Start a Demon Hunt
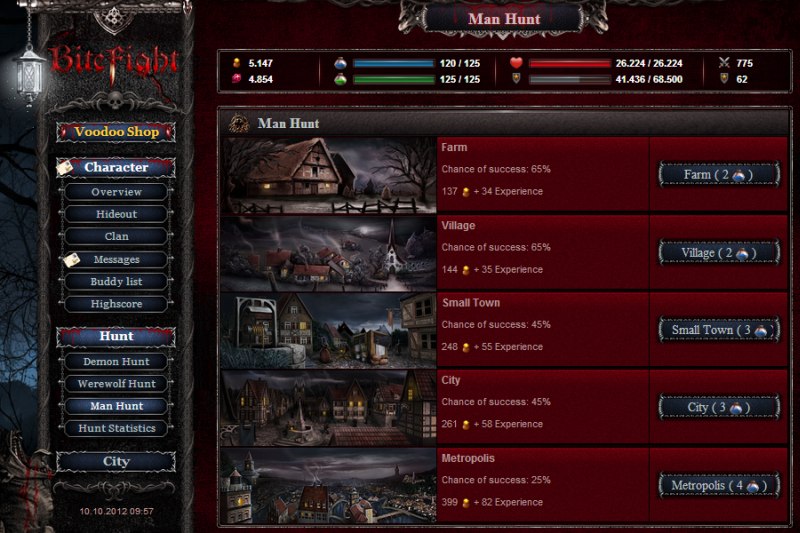 click(x=116, y=361)
